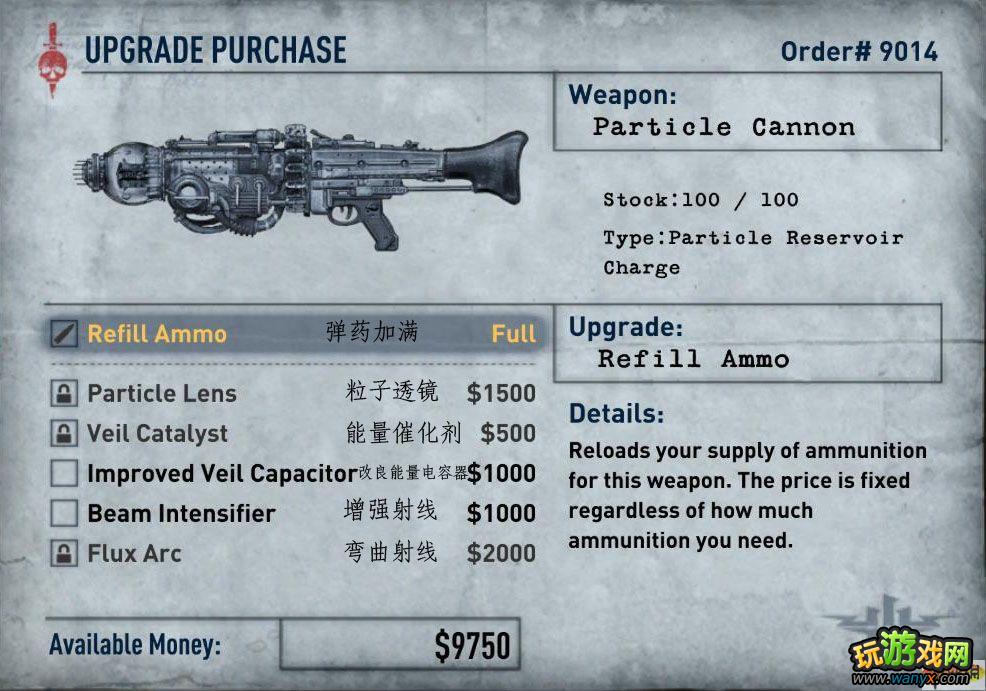The image size is (986, 691).
Task: Tick the Beam Intensifier checkbox
Action: point(65,514)
